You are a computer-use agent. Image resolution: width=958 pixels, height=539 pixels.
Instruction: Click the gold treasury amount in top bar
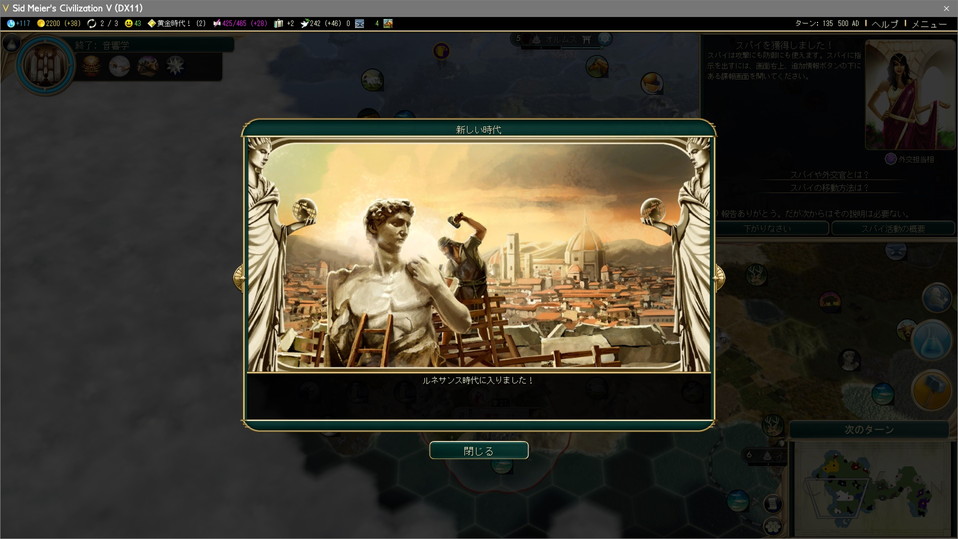[x=58, y=23]
